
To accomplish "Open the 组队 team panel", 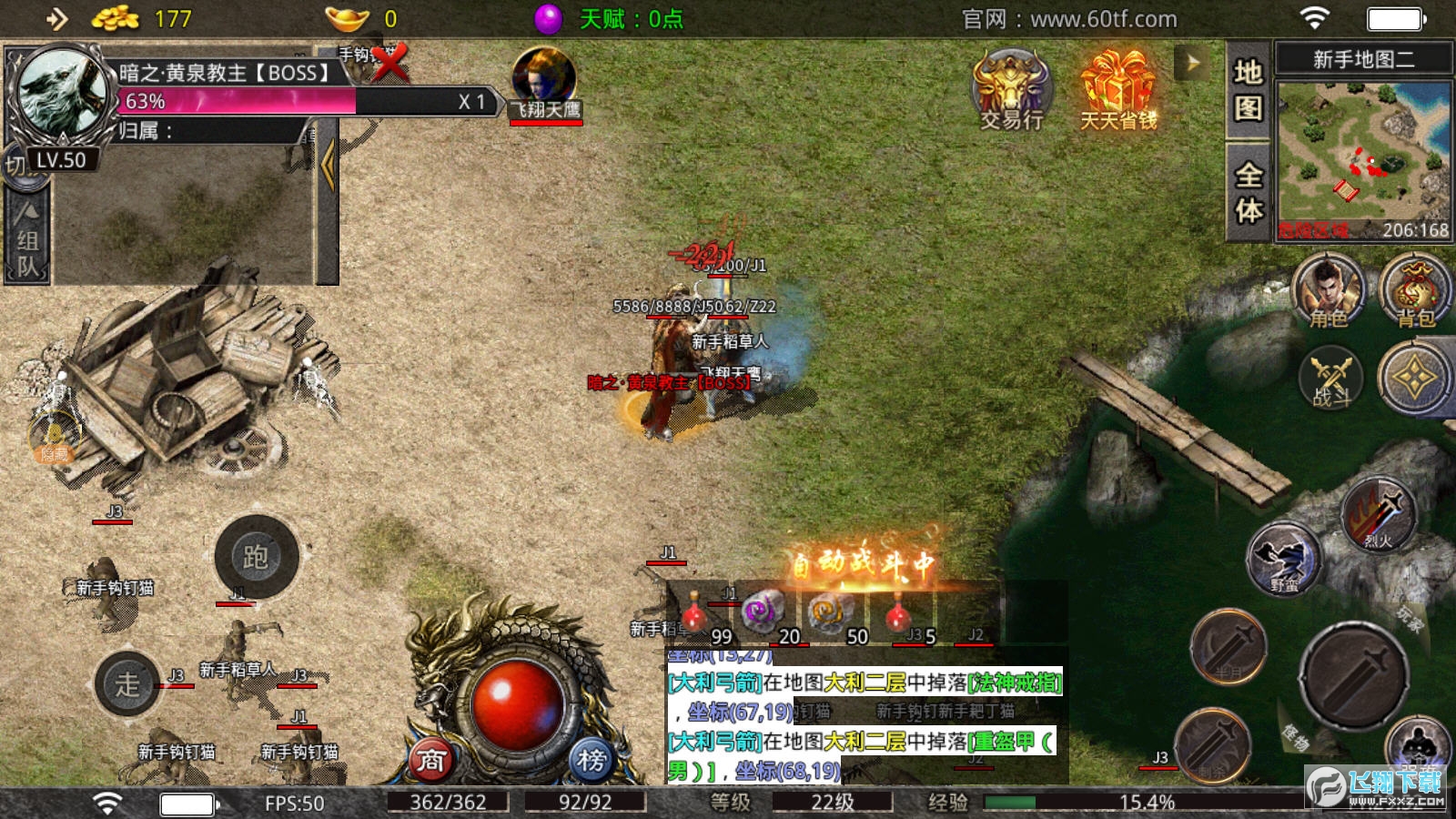I will point(27,241).
